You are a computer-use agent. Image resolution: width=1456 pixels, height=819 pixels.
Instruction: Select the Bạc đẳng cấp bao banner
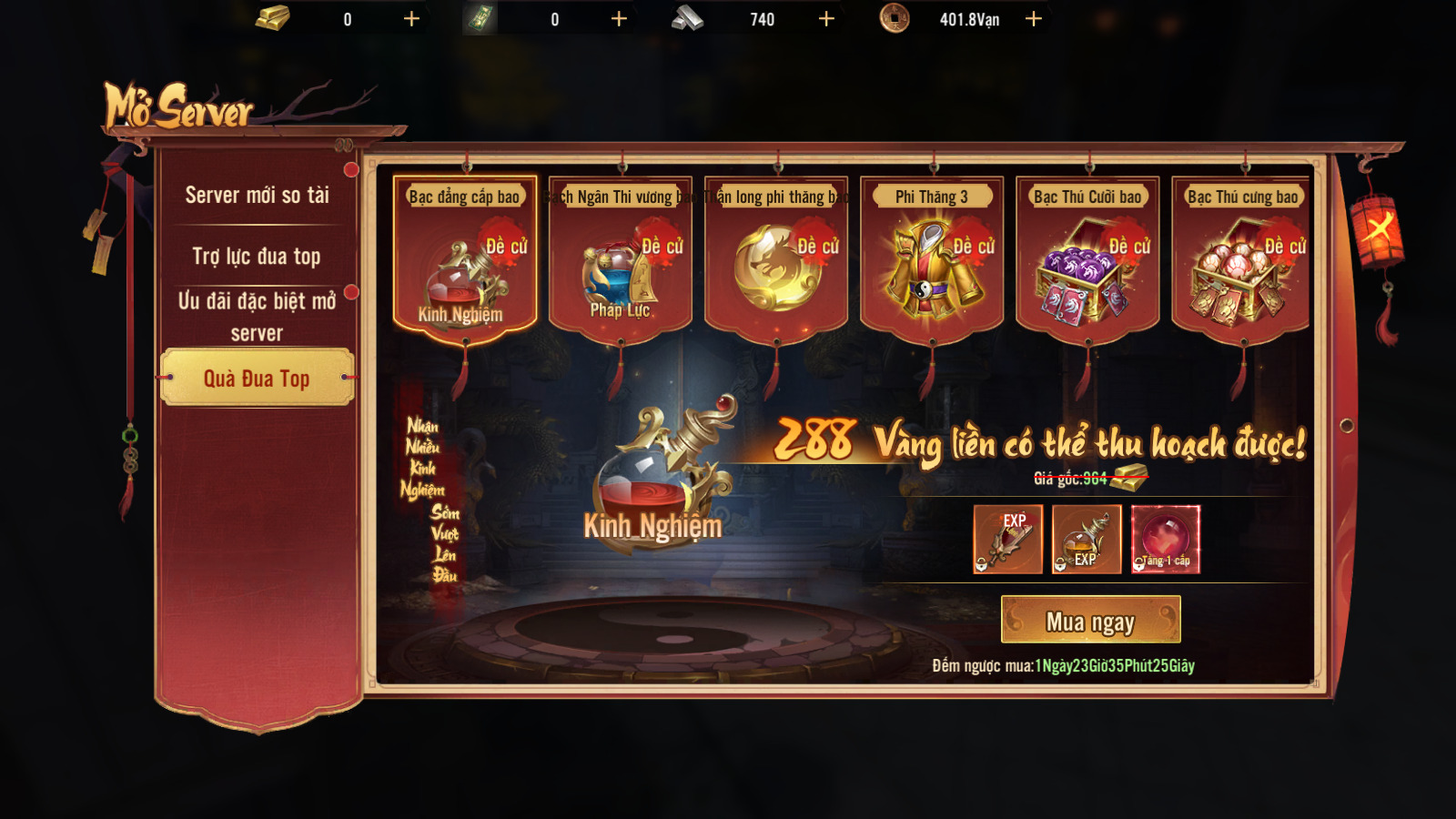(x=464, y=259)
